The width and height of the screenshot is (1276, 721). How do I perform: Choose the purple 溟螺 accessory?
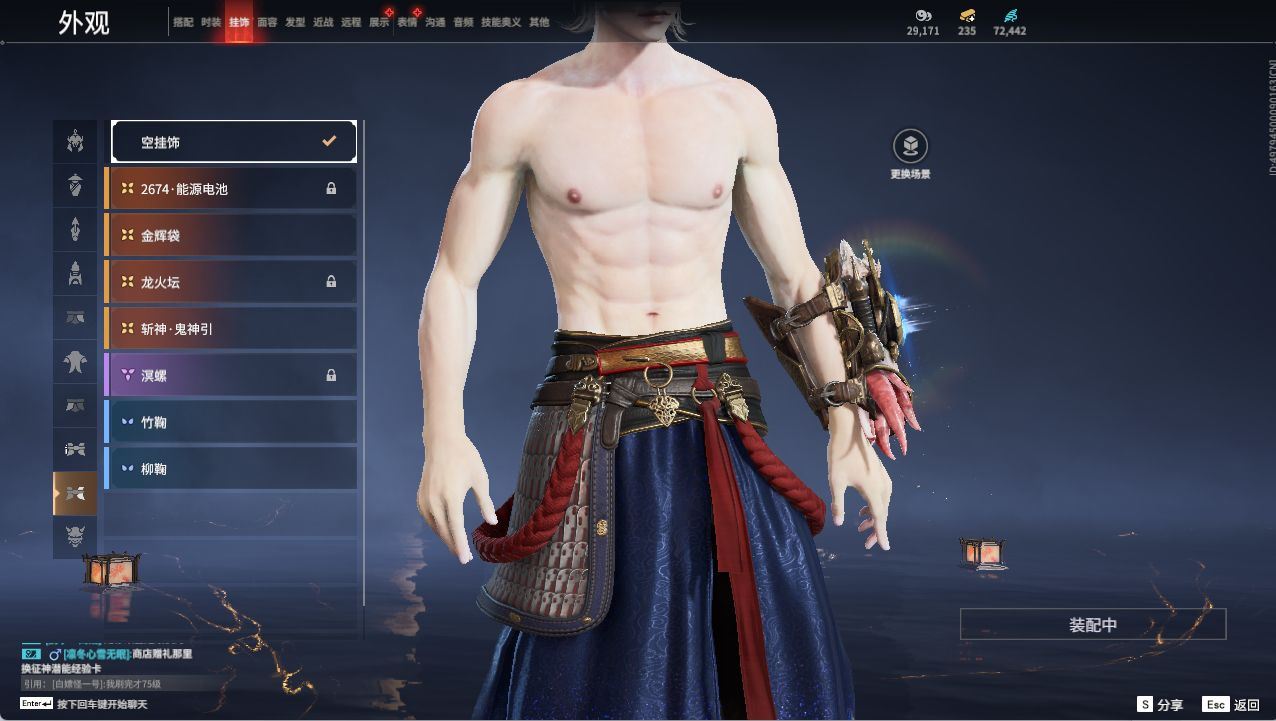tap(231, 375)
